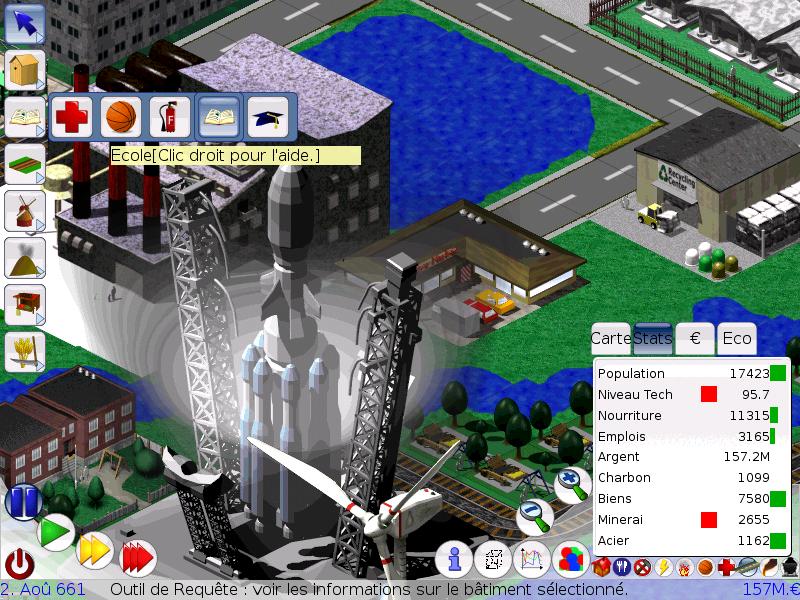The image size is (800, 600).
Task: Choose the red cross health centre
Action: coord(72,117)
